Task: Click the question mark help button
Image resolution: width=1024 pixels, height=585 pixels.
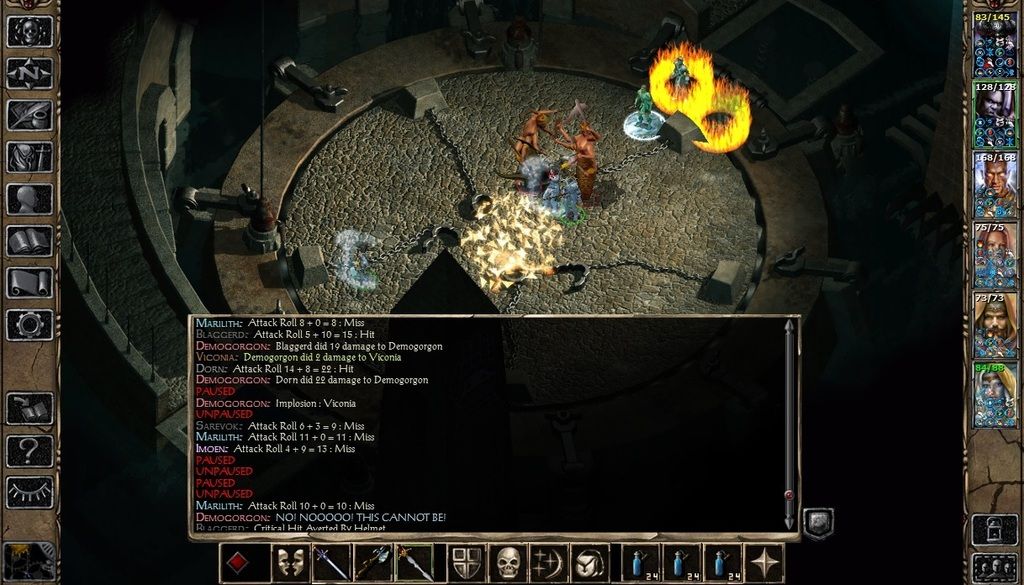Action: pyautogui.click(x=30, y=449)
